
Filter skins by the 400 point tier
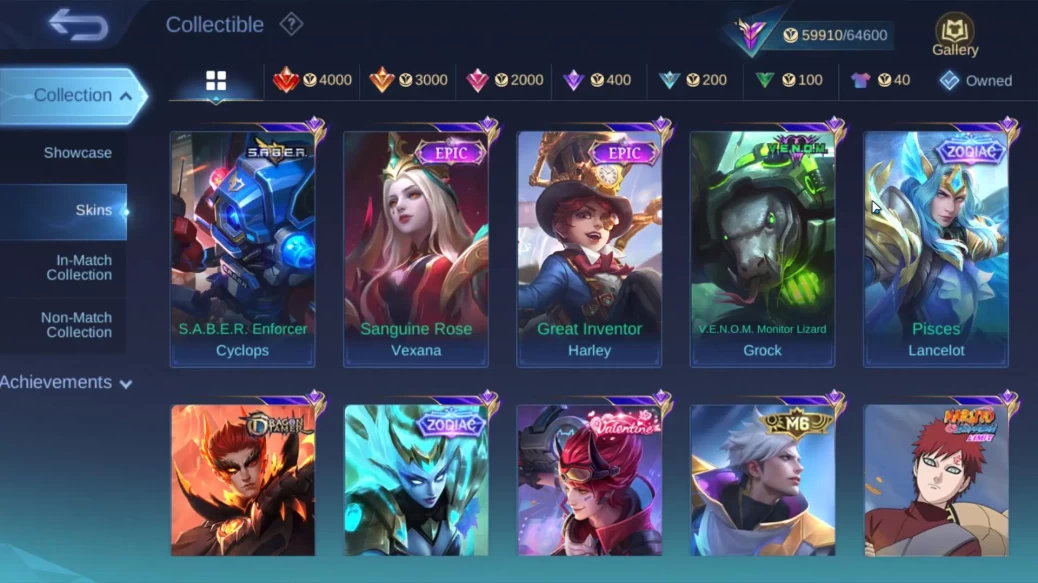tap(597, 80)
